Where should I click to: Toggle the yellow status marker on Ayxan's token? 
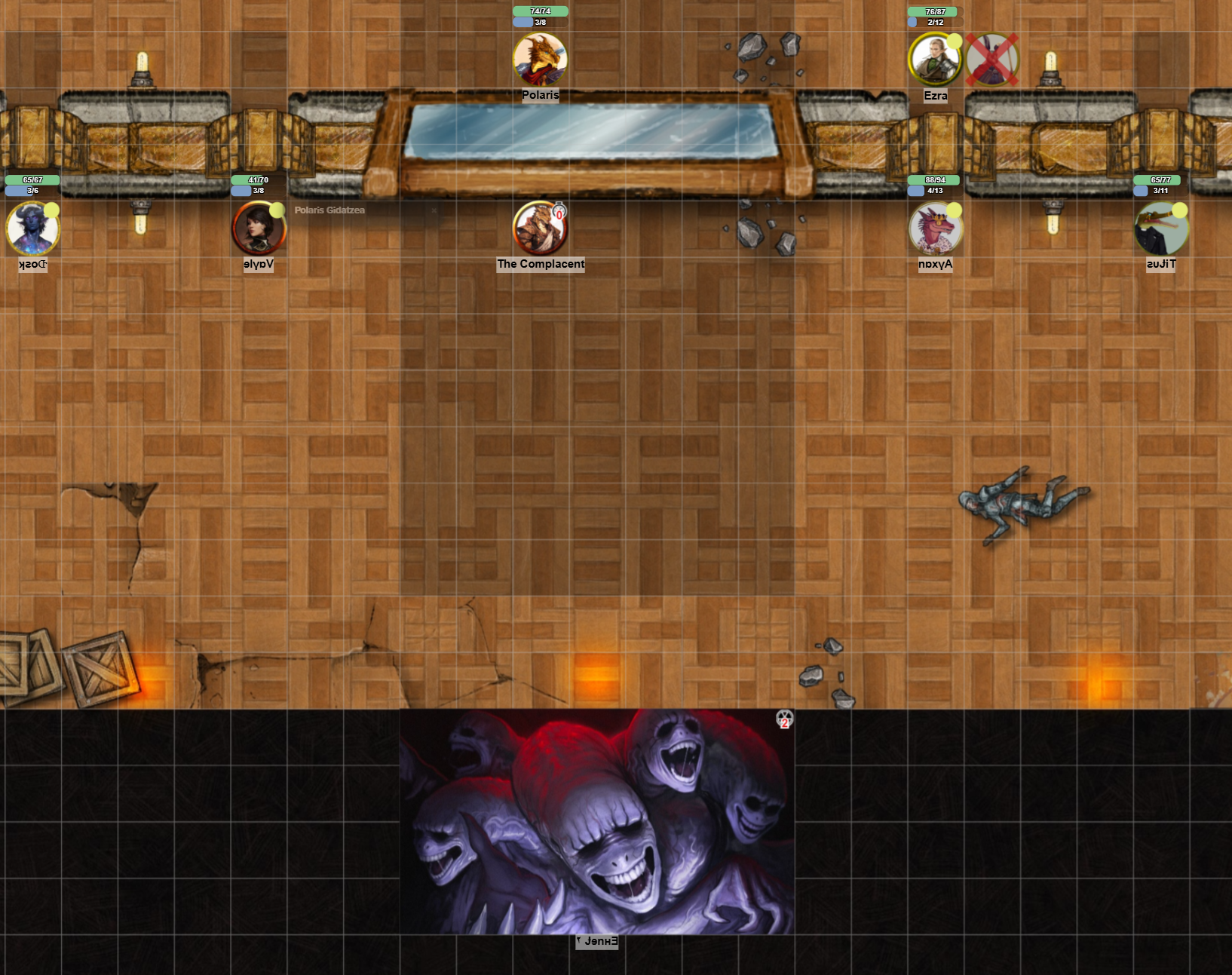[953, 212]
